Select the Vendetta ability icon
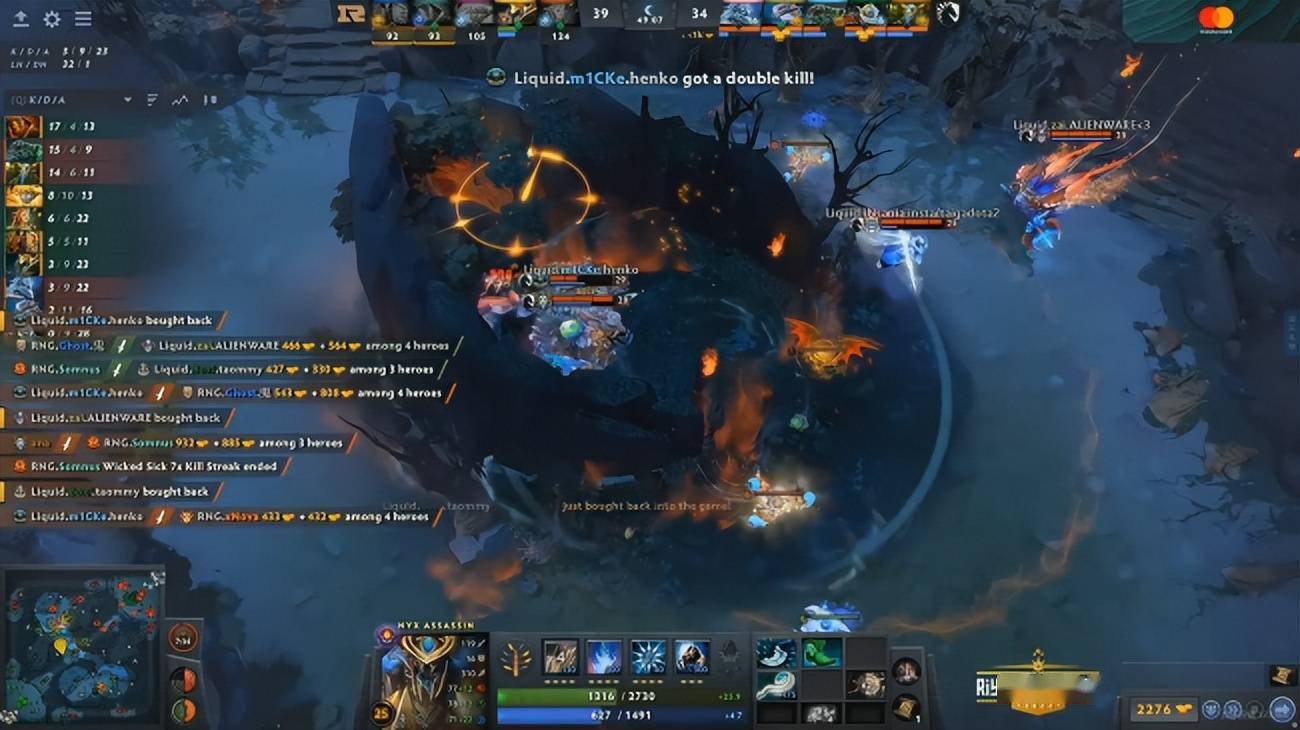1300x730 pixels. tap(690, 658)
